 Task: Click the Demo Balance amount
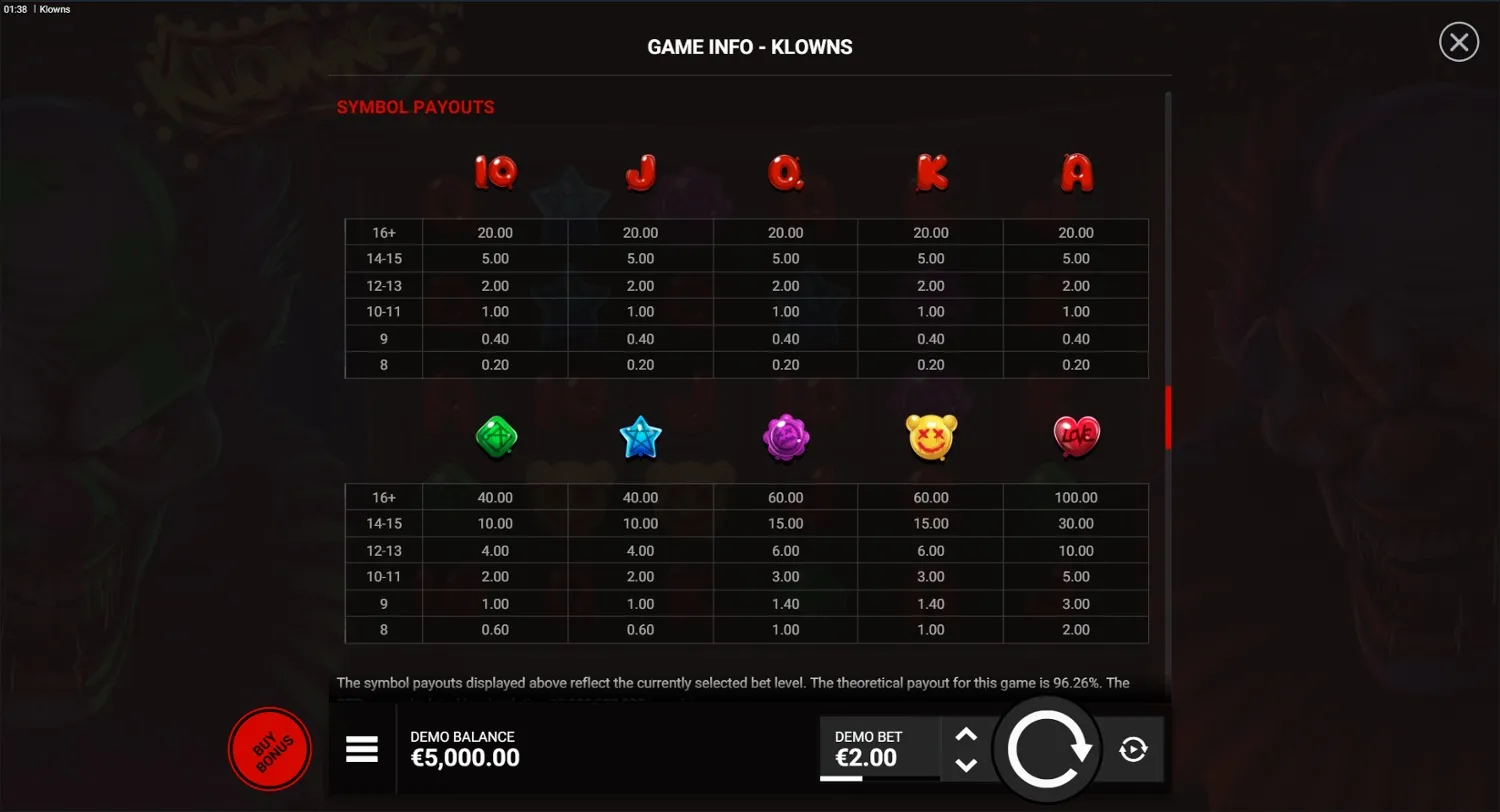465,758
